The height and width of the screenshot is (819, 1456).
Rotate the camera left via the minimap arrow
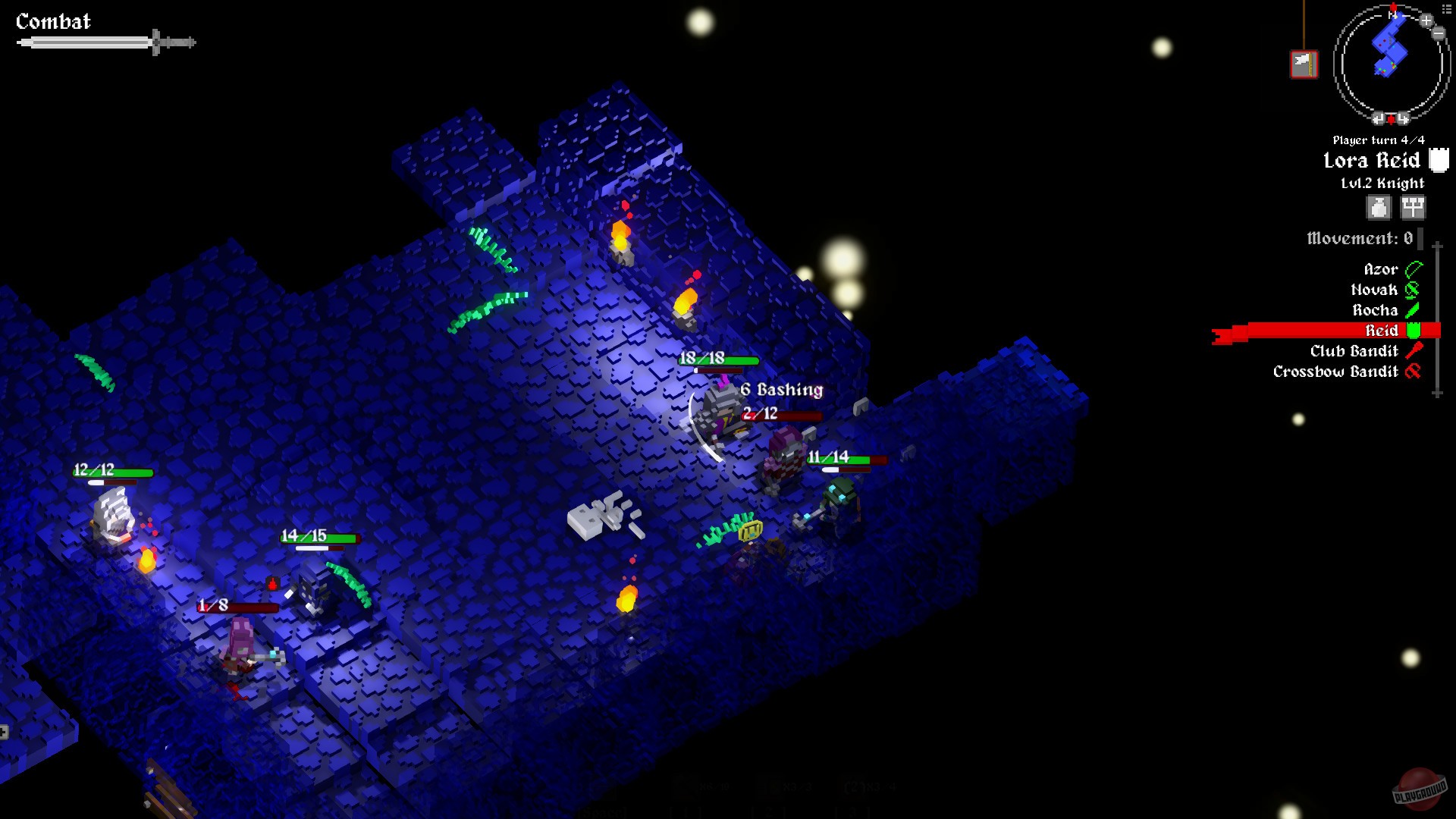click(1379, 118)
